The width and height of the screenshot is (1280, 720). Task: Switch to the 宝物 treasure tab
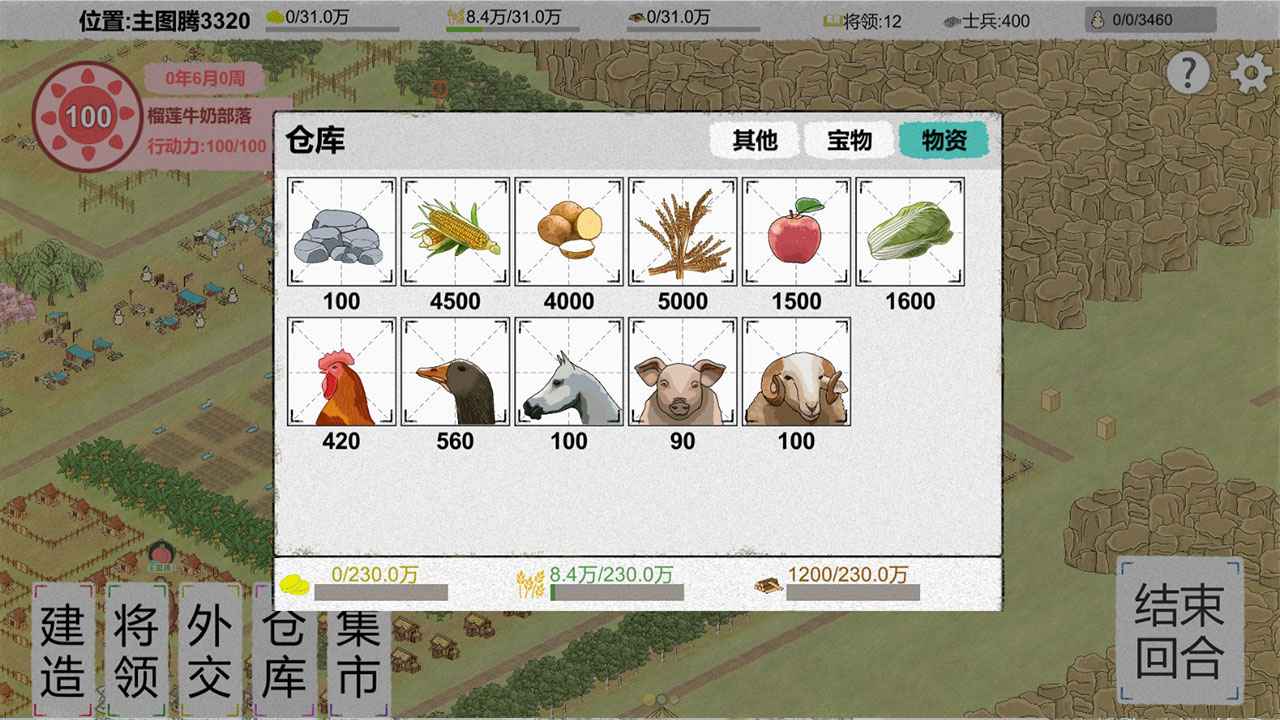click(851, 141)
